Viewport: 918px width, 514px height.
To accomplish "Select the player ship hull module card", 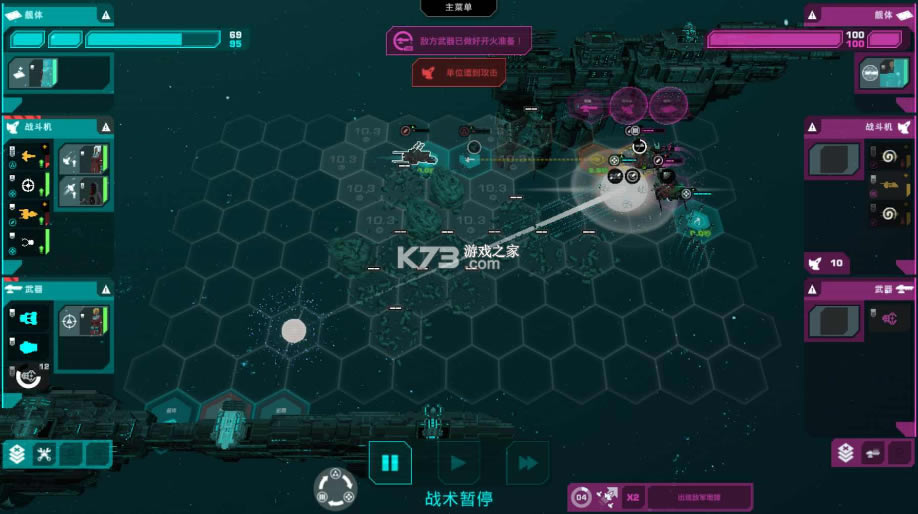I will (x=35, y=73).
